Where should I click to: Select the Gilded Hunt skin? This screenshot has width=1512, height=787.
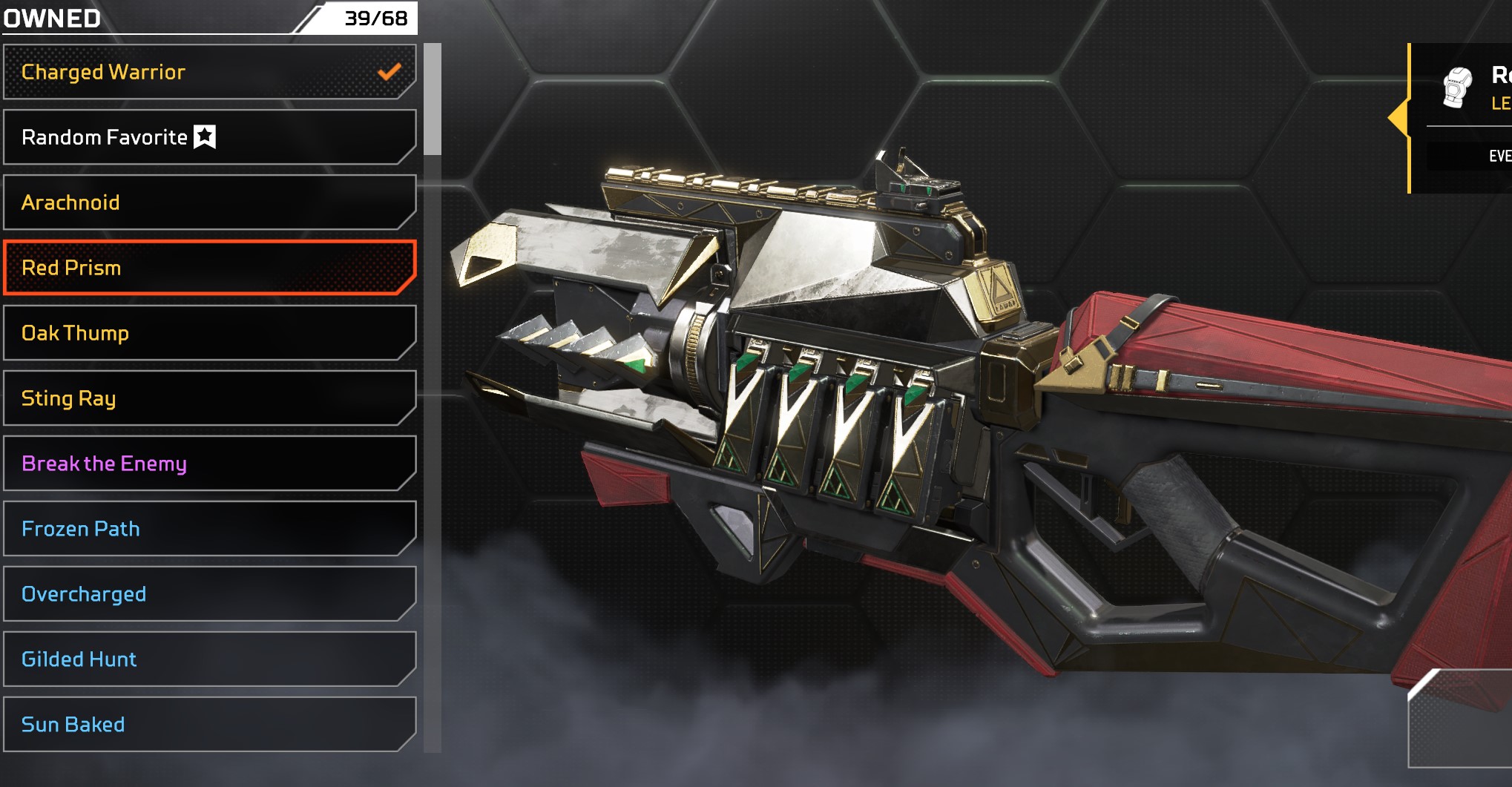click(209, 659)
